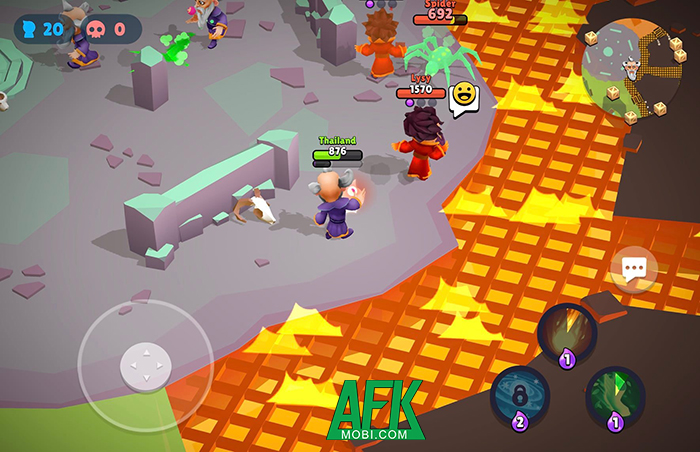Tap the locked blue spell slot
700x452 pixels.
tap(520, 395)
